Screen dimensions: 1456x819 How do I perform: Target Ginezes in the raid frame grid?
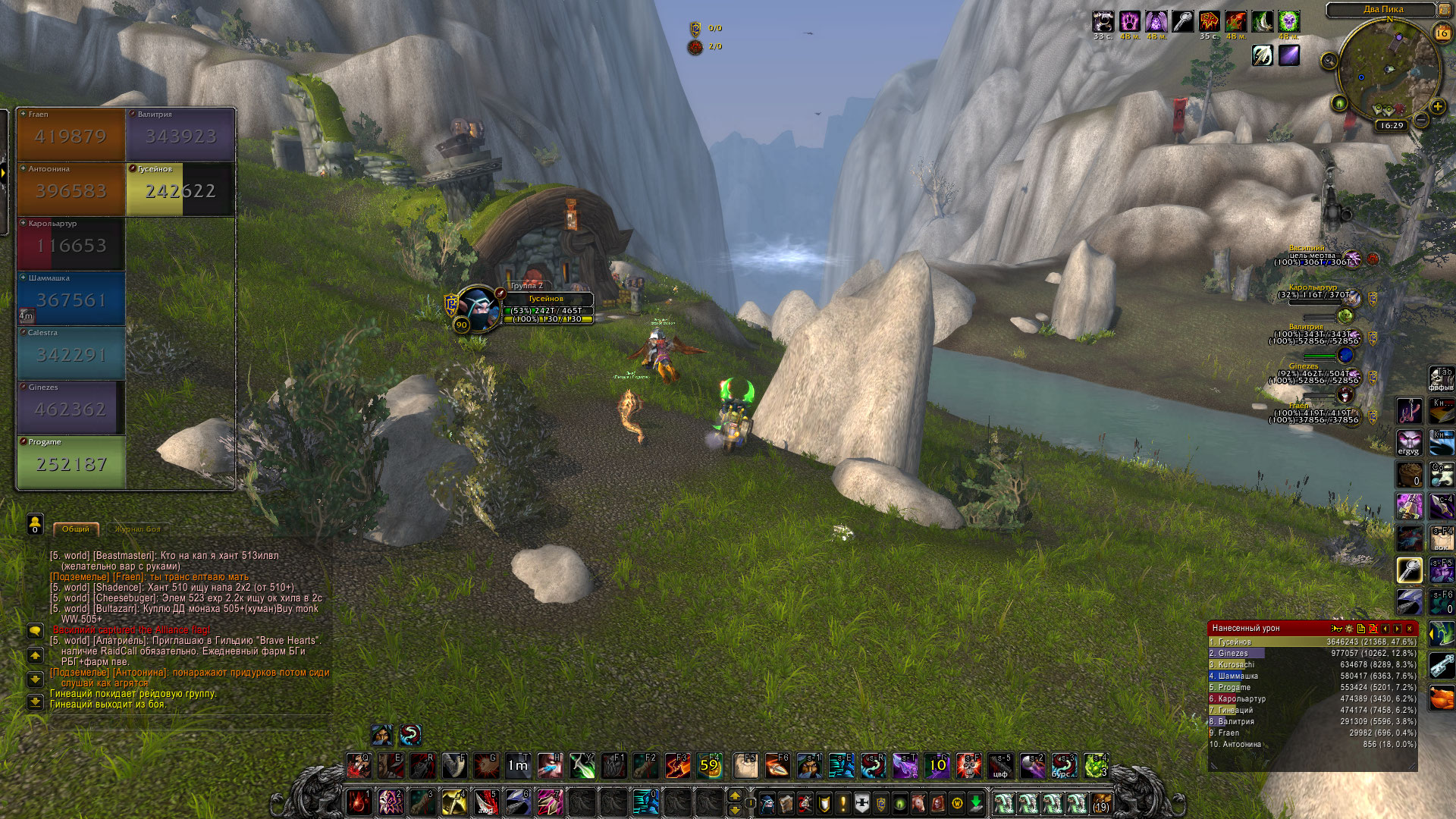[x=71, y=408]
